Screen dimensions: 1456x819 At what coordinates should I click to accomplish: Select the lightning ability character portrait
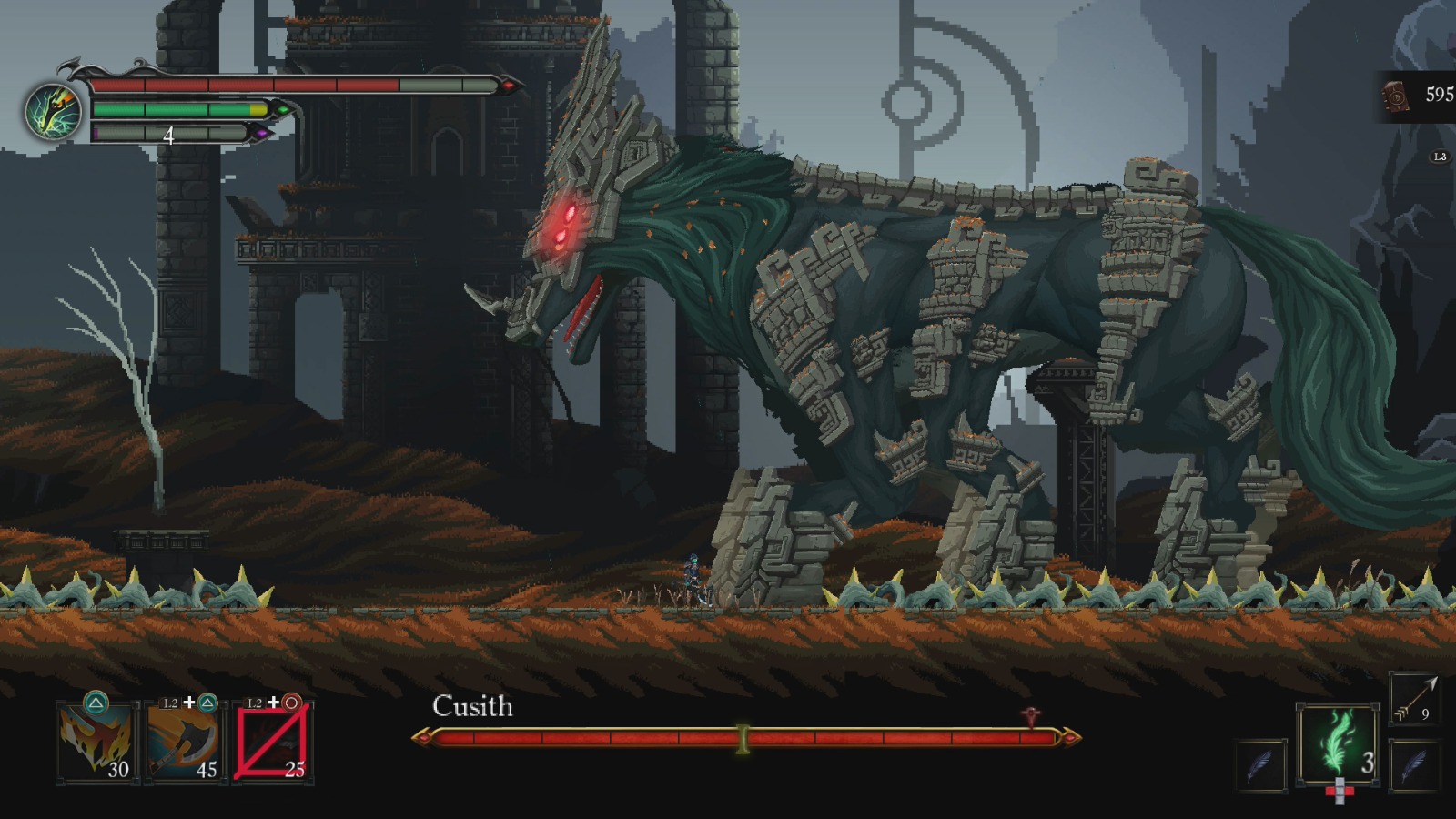(x=52, y=109)
